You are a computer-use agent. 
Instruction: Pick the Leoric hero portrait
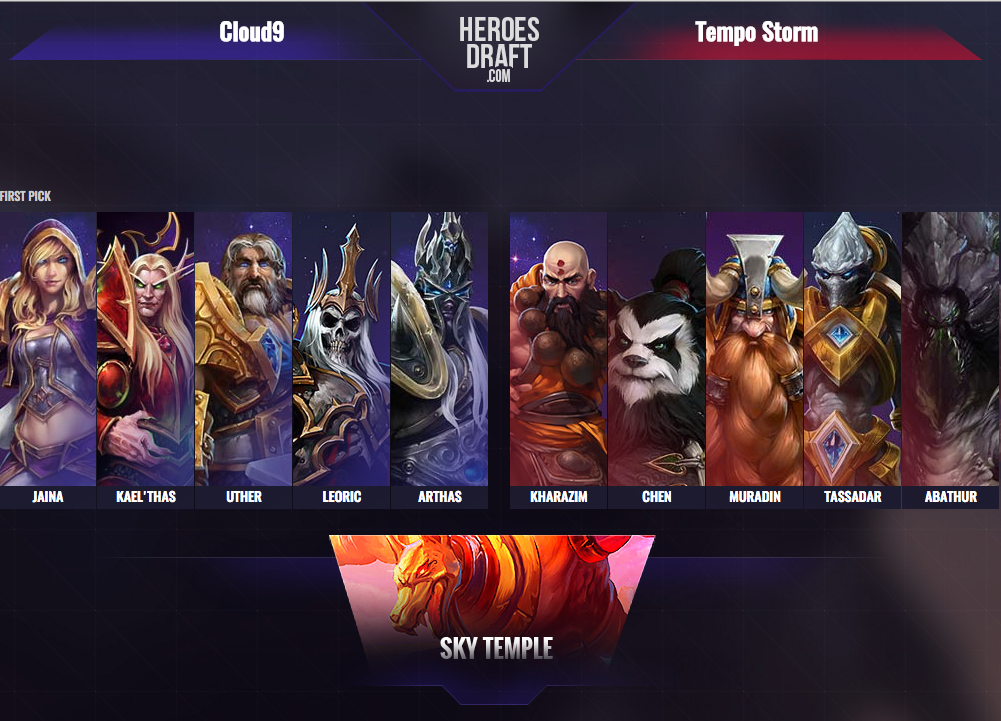pos(342,350)
